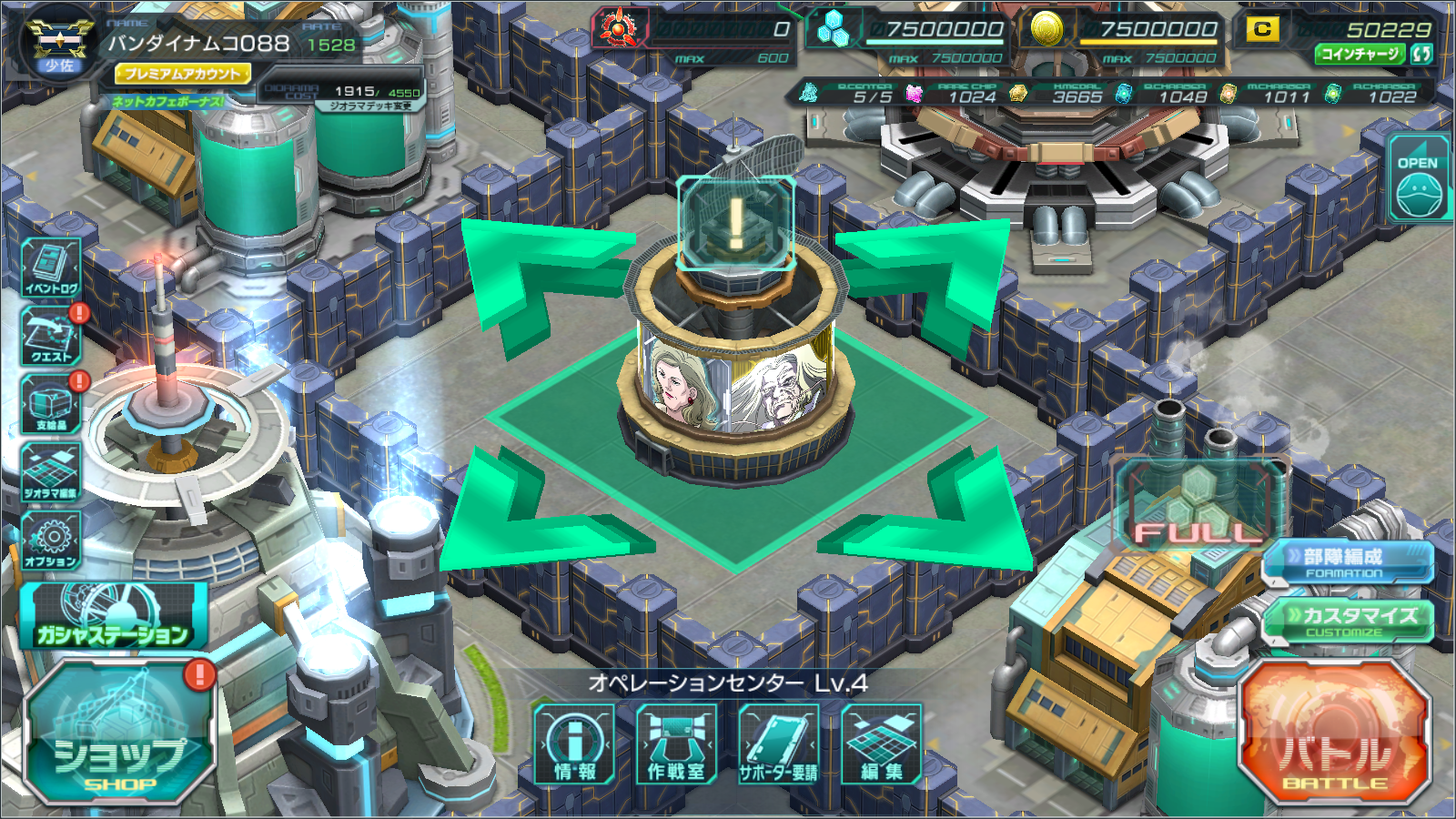Open 部隊編成 FORMATION menu
This screenshot has height=819, width=1456.
tap(1349, 561)
